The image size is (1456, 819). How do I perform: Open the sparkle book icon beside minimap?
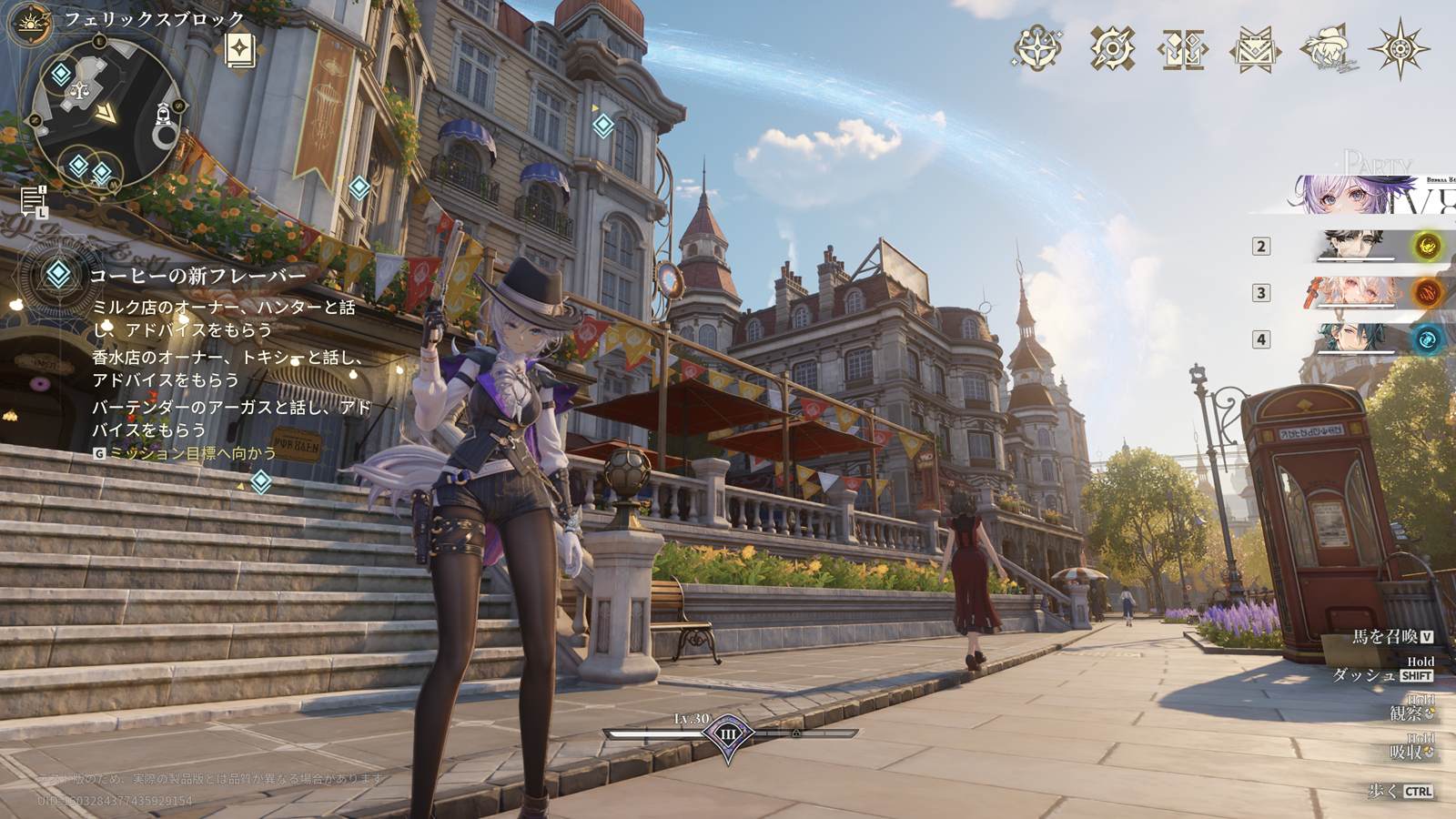click(x=240, y=50)
